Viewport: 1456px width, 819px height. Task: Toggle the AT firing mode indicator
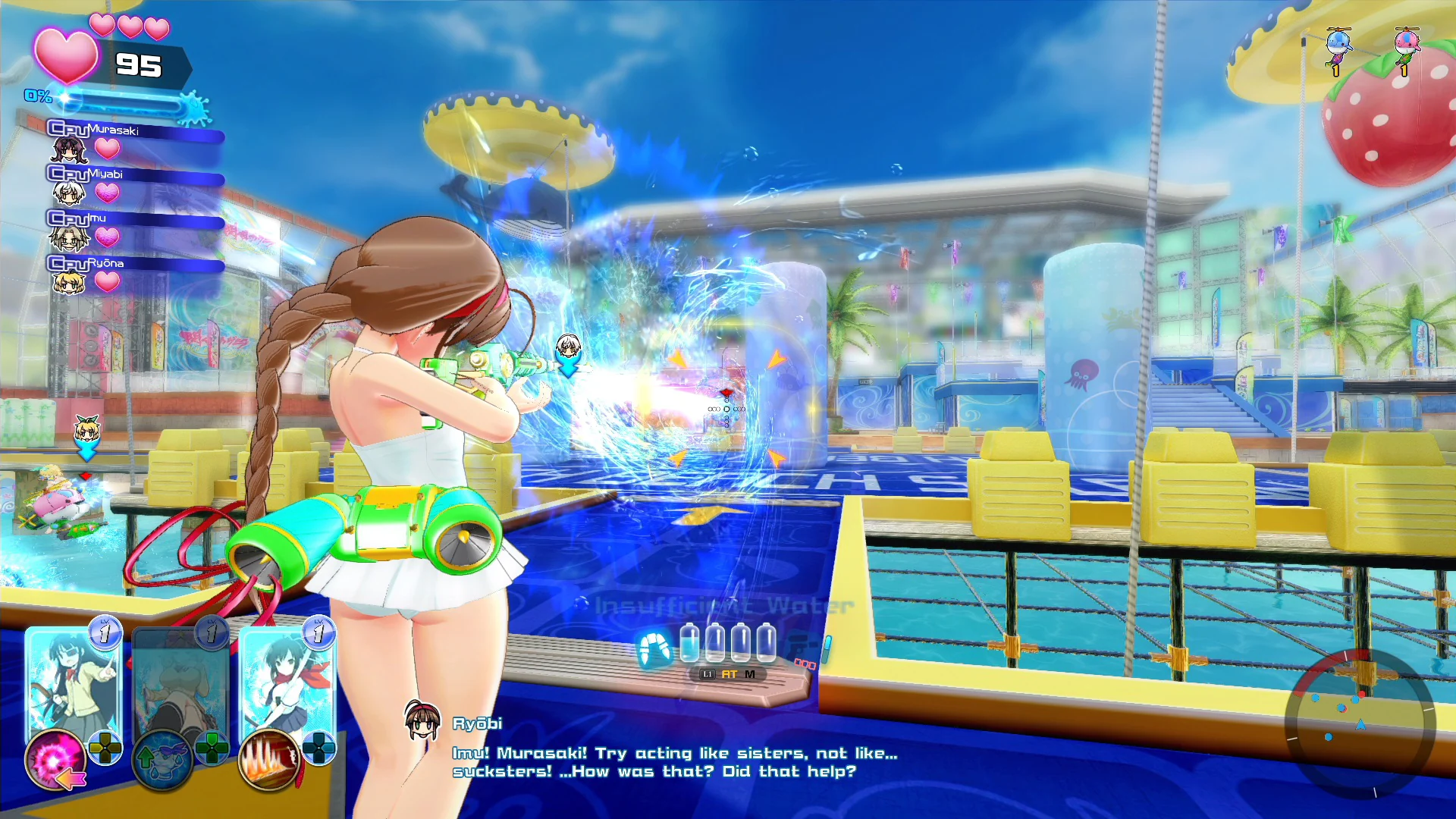coord(729,674)
